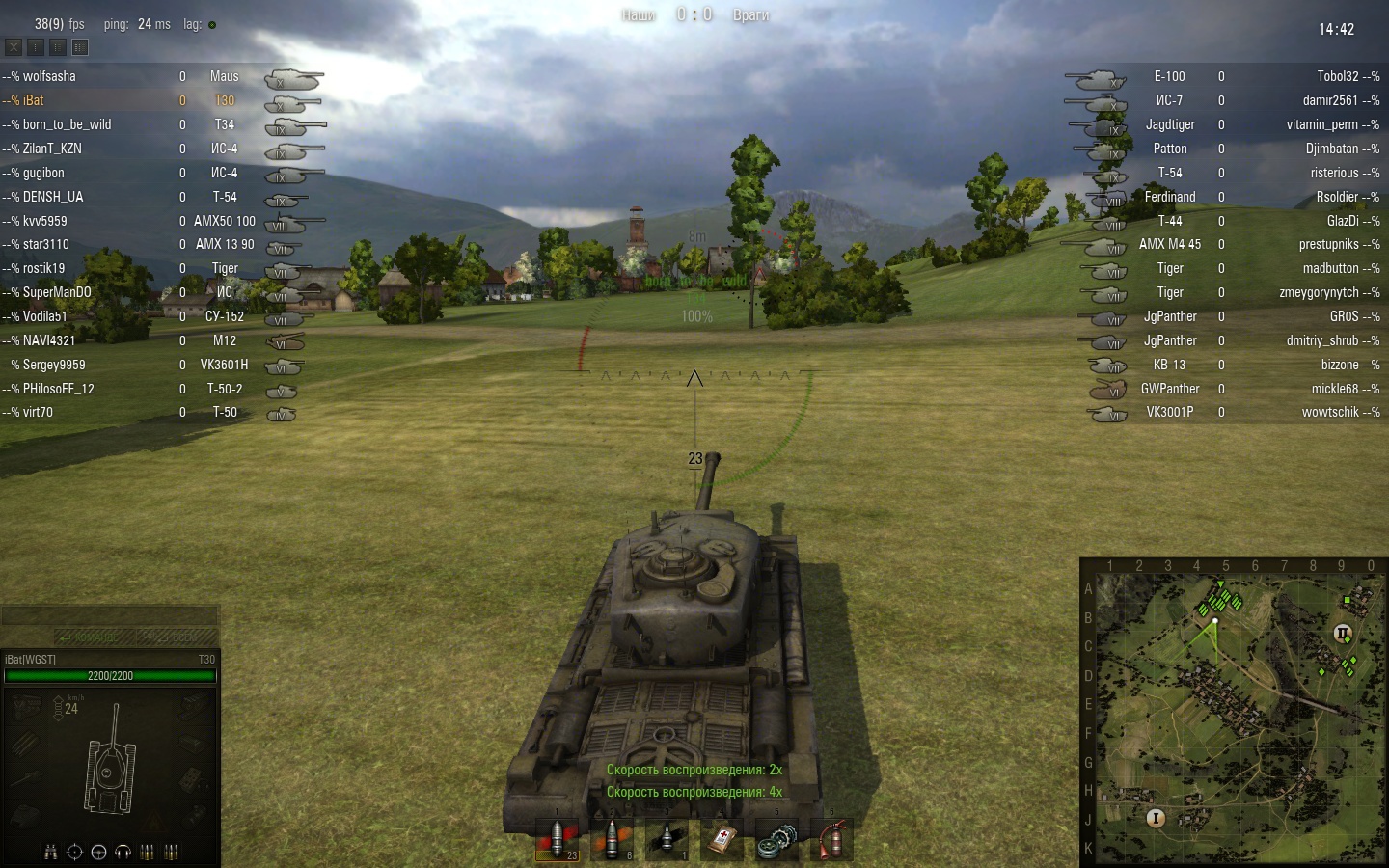Click the minimap
The image size is (1389, 868).
pos(1235,714)
